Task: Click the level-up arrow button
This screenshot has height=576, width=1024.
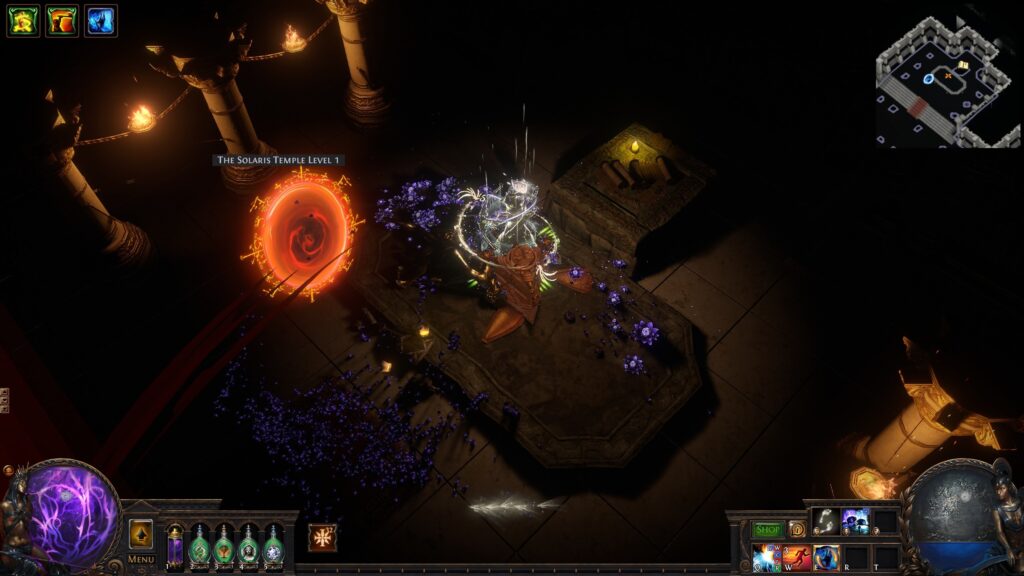Action: tap(141, 534)
